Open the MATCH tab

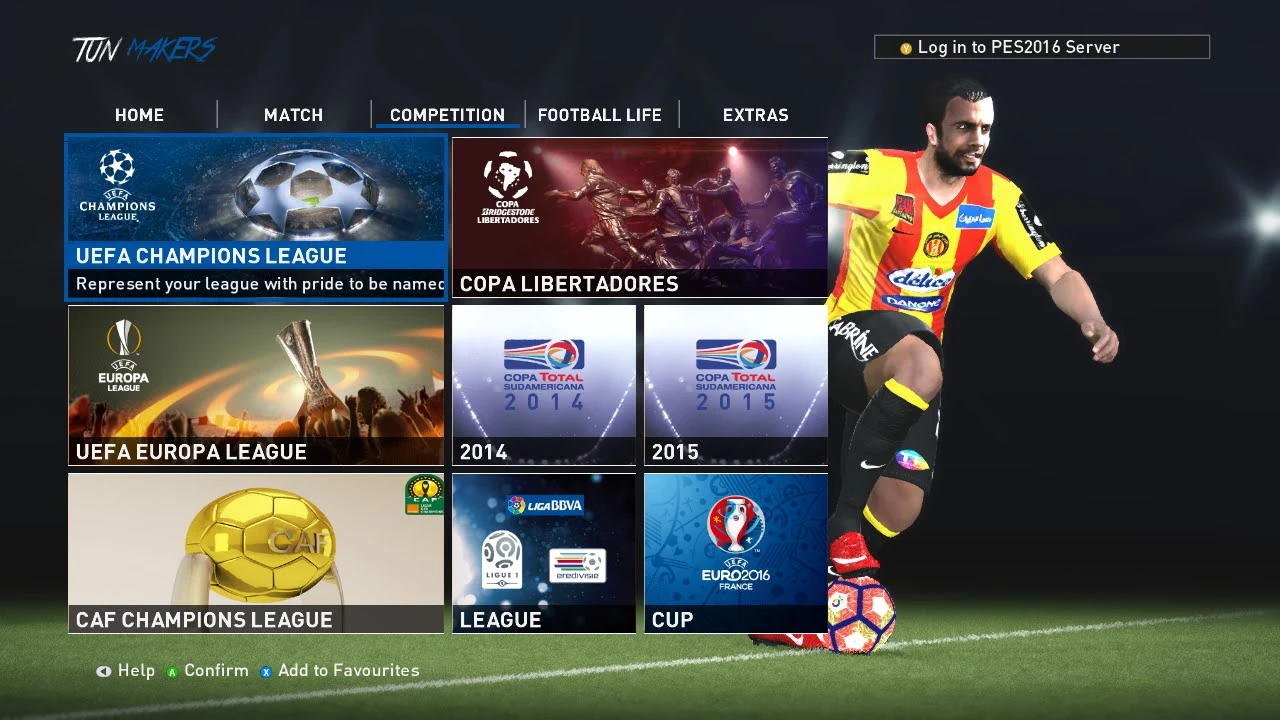tap(293, 114)
